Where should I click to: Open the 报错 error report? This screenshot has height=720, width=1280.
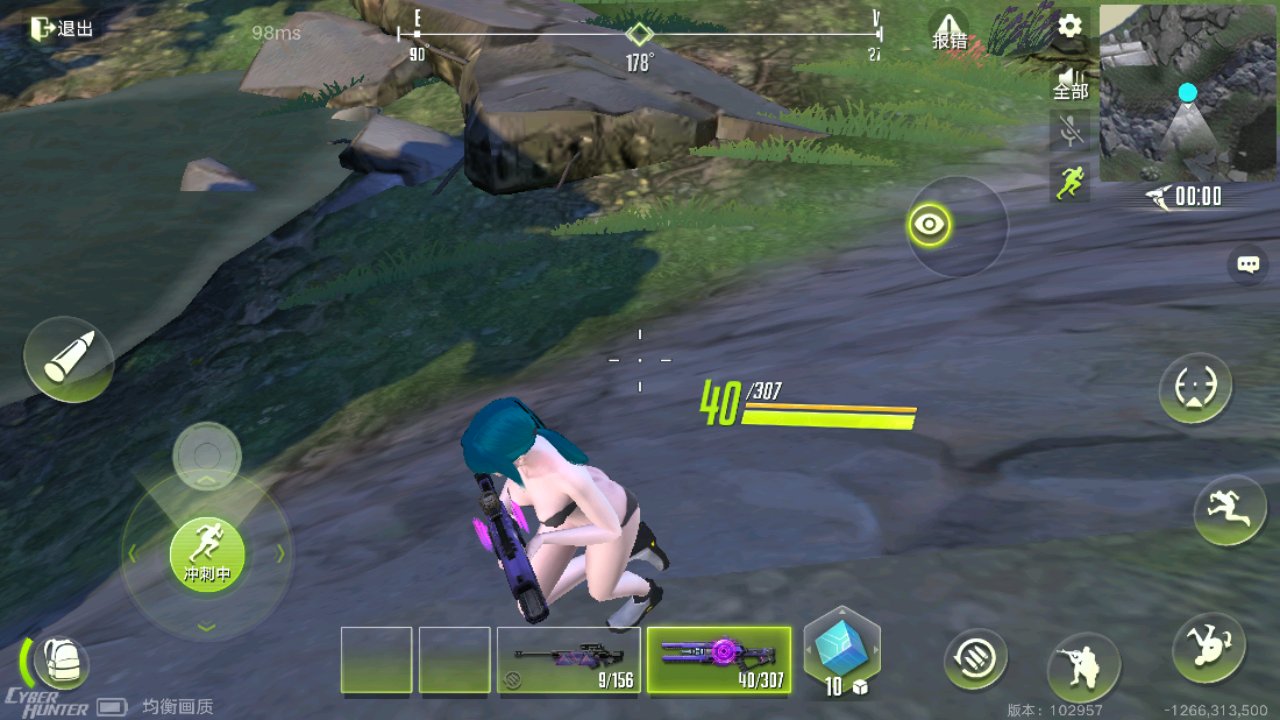(949, 32)
